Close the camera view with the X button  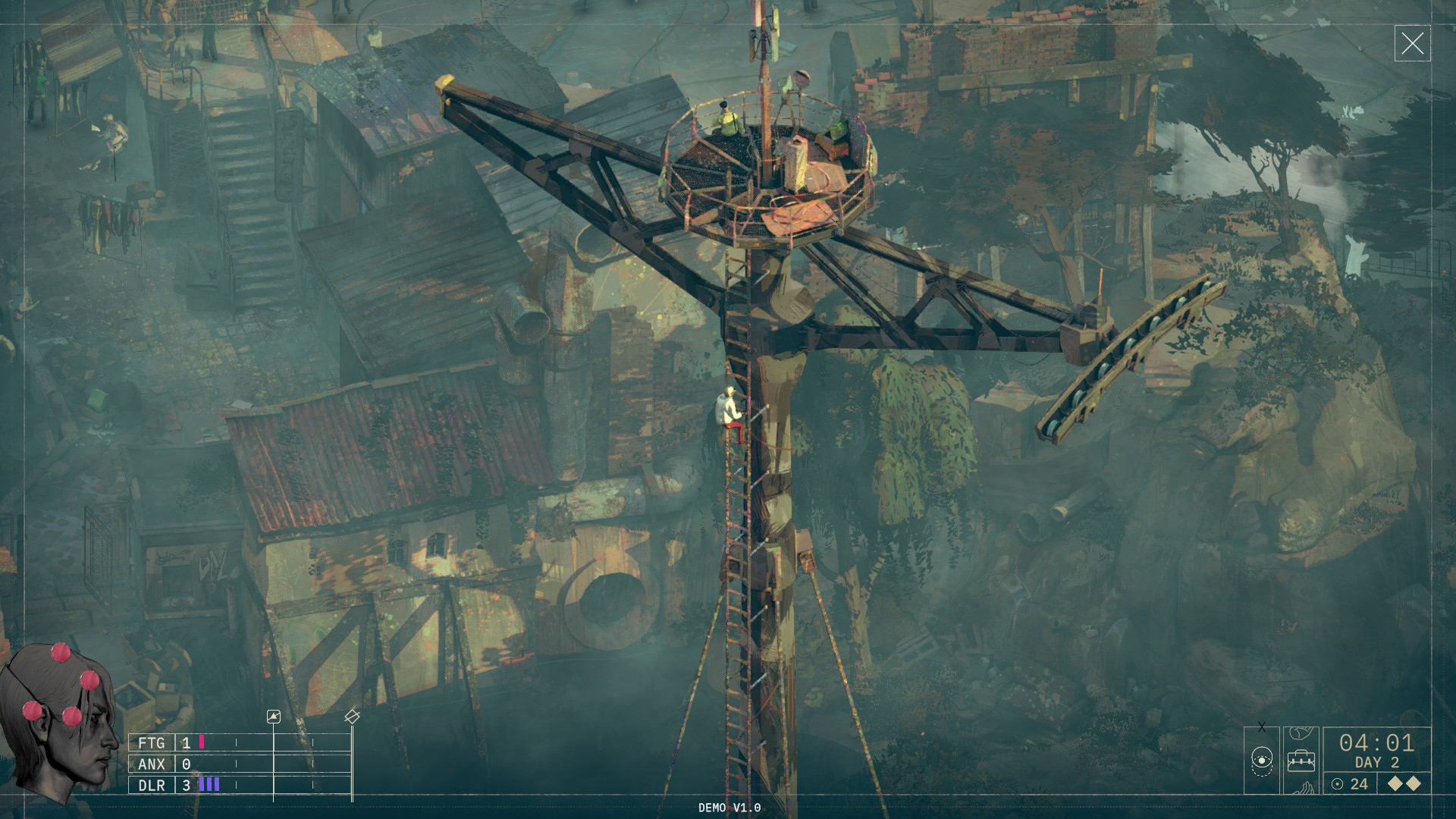click(x=1412, y=44)
